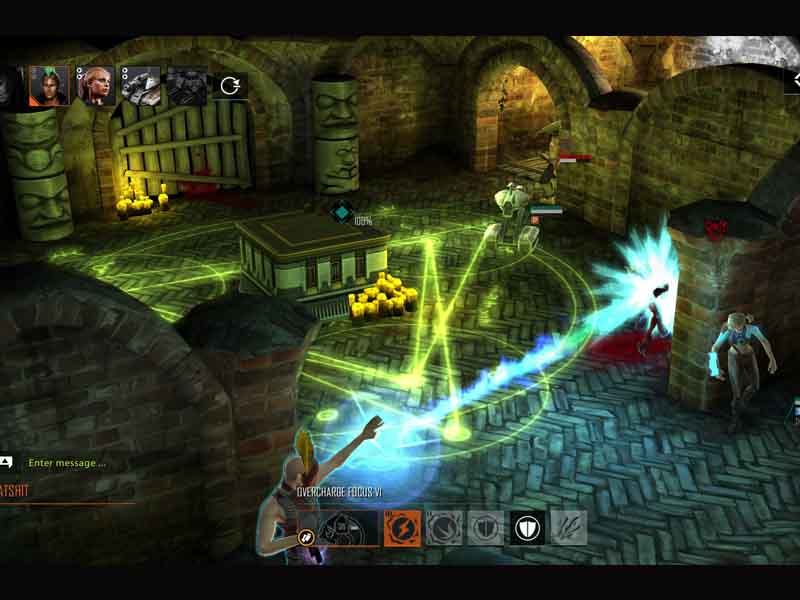Viewport: 800px width, 600px height.
Task: Select the dark armored vehicle portrait
Action: 187,86
